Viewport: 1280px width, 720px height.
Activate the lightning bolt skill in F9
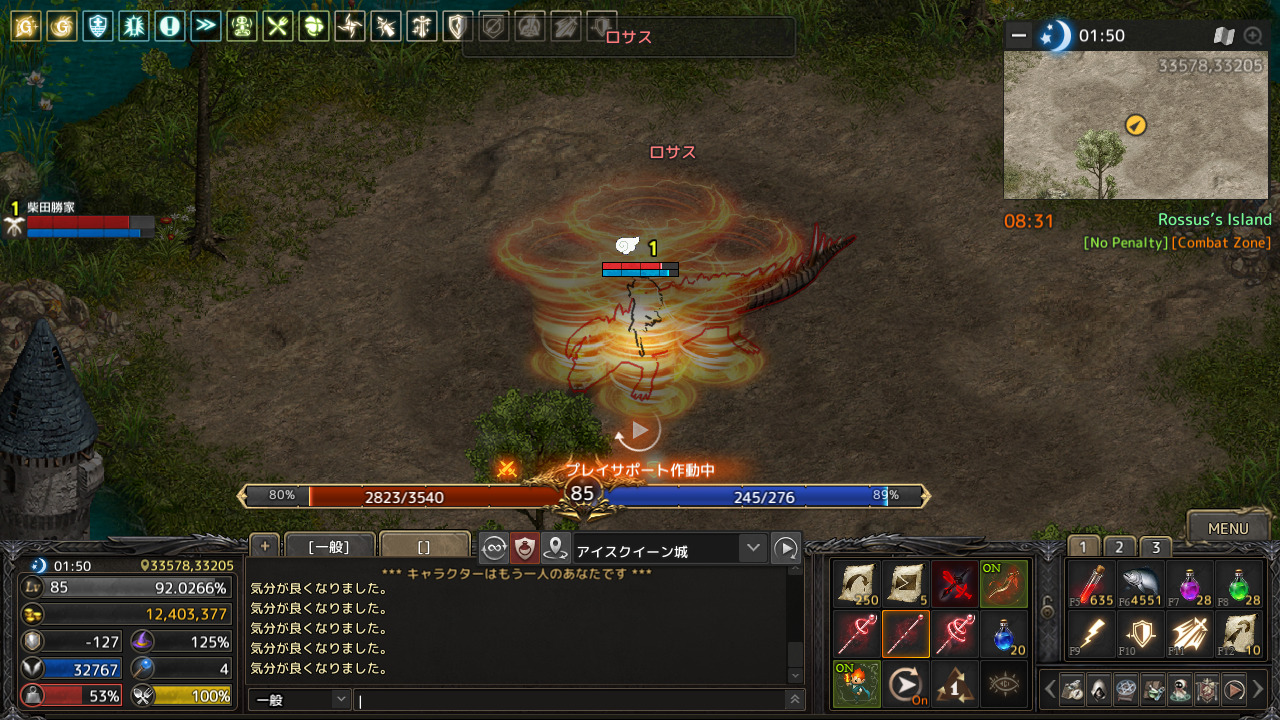point(1091,634)
